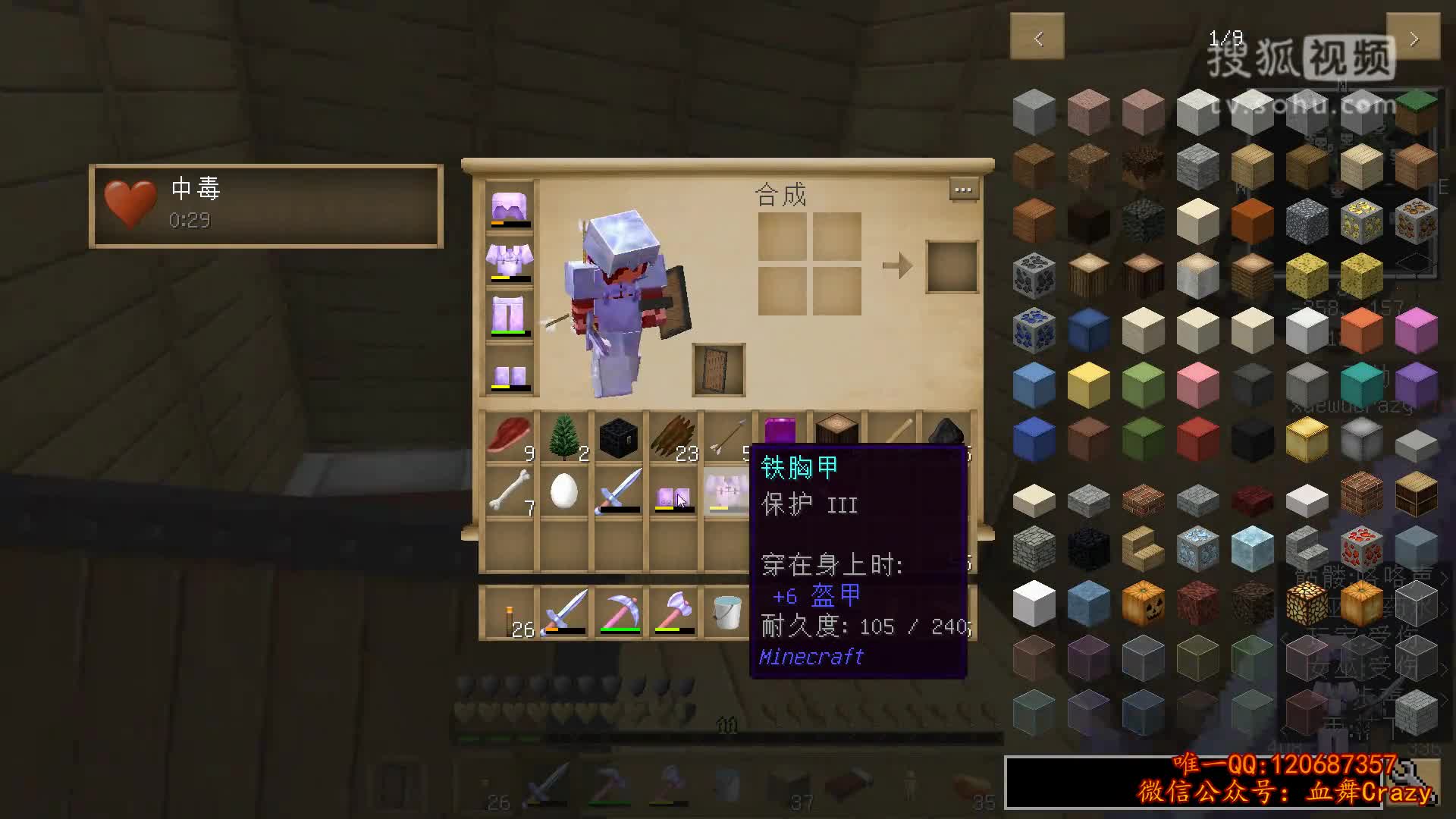Select the equipped leggings slot

pyautogui.click(x=510, y=316)
